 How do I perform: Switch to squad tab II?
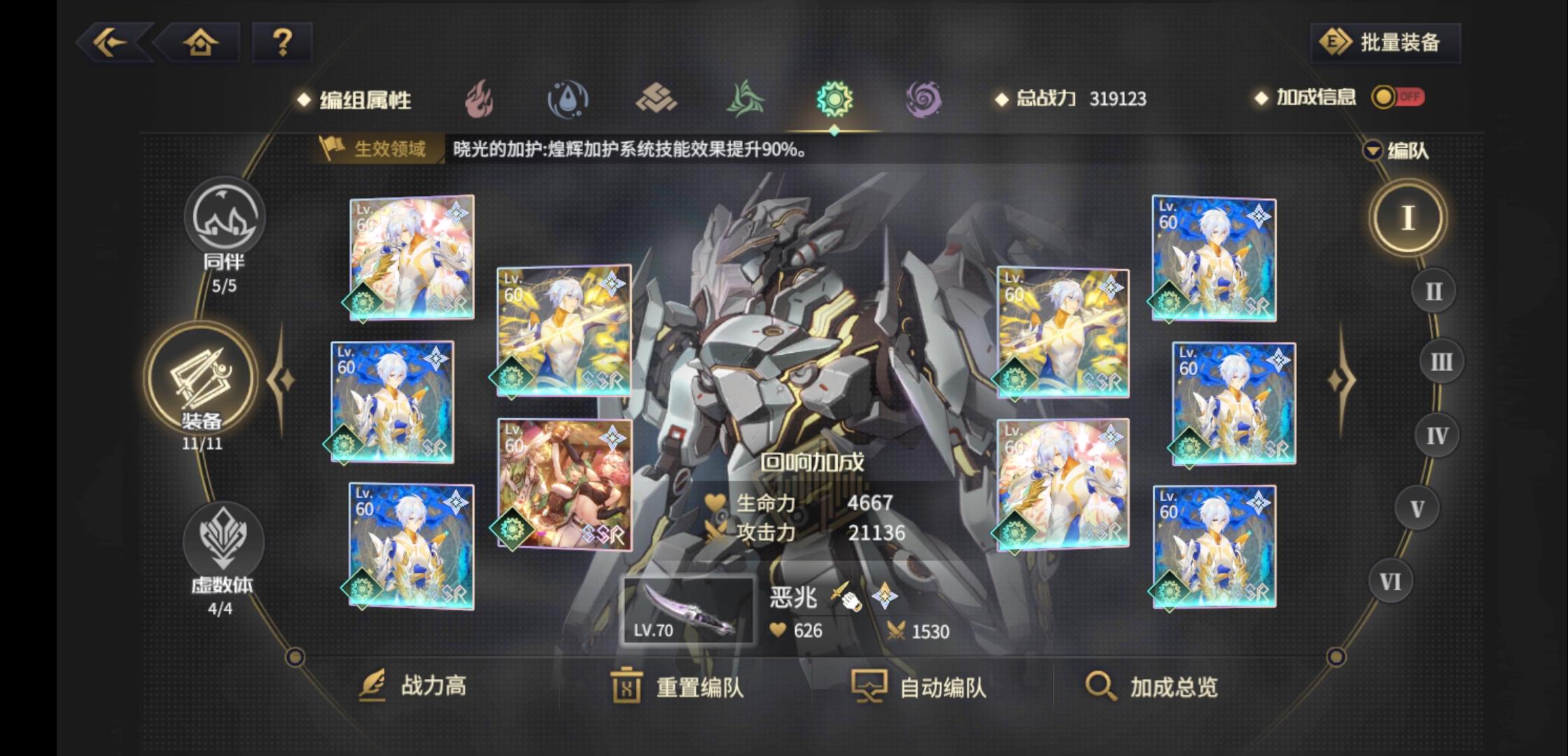tap(1434, 288)
